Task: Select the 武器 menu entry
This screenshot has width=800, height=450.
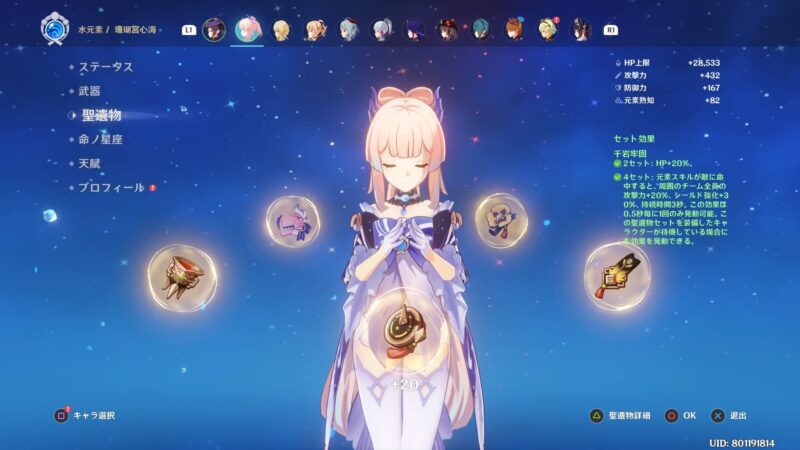Action: tap(89, 91)
